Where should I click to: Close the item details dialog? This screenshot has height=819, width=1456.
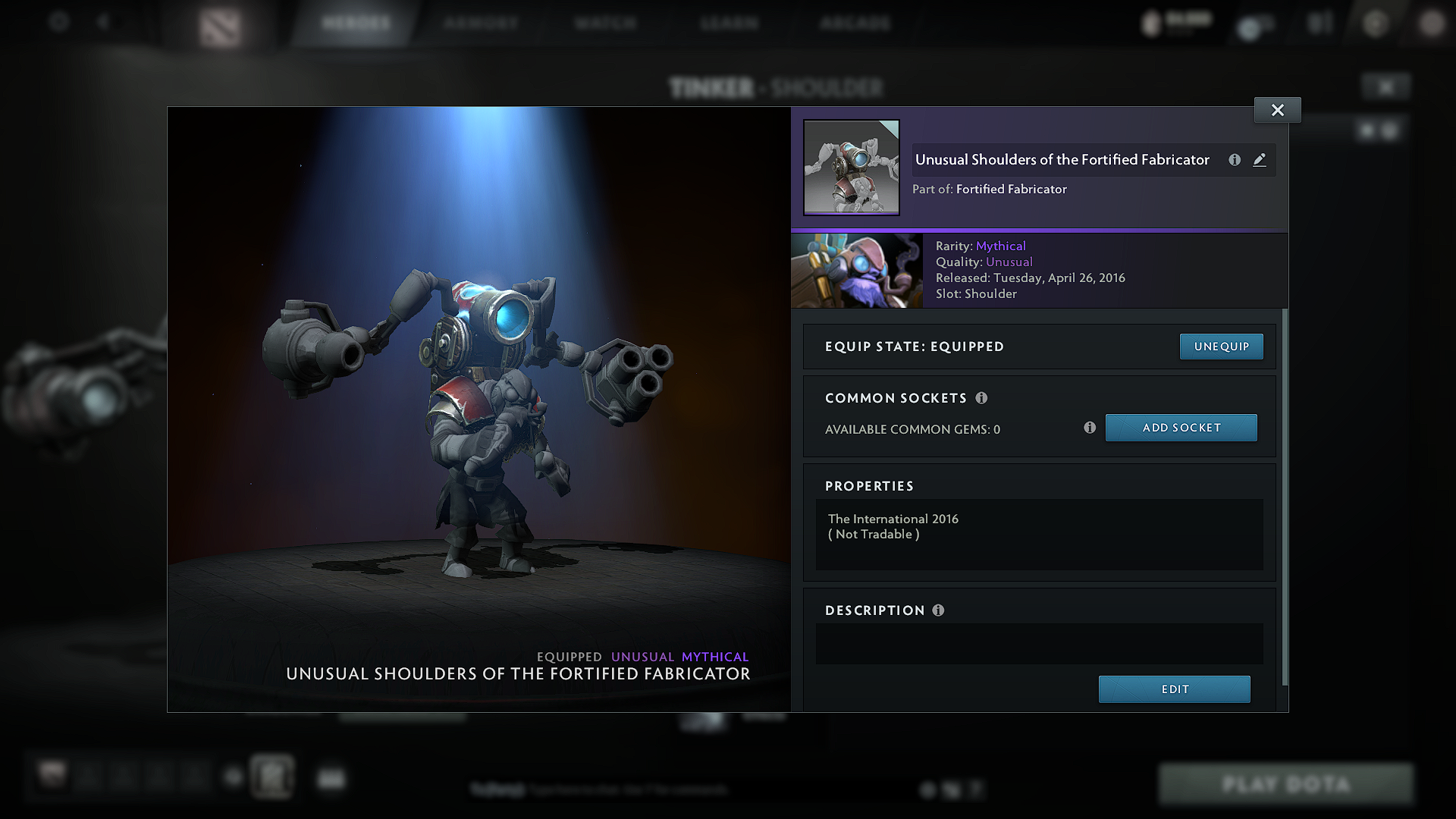1277,109
